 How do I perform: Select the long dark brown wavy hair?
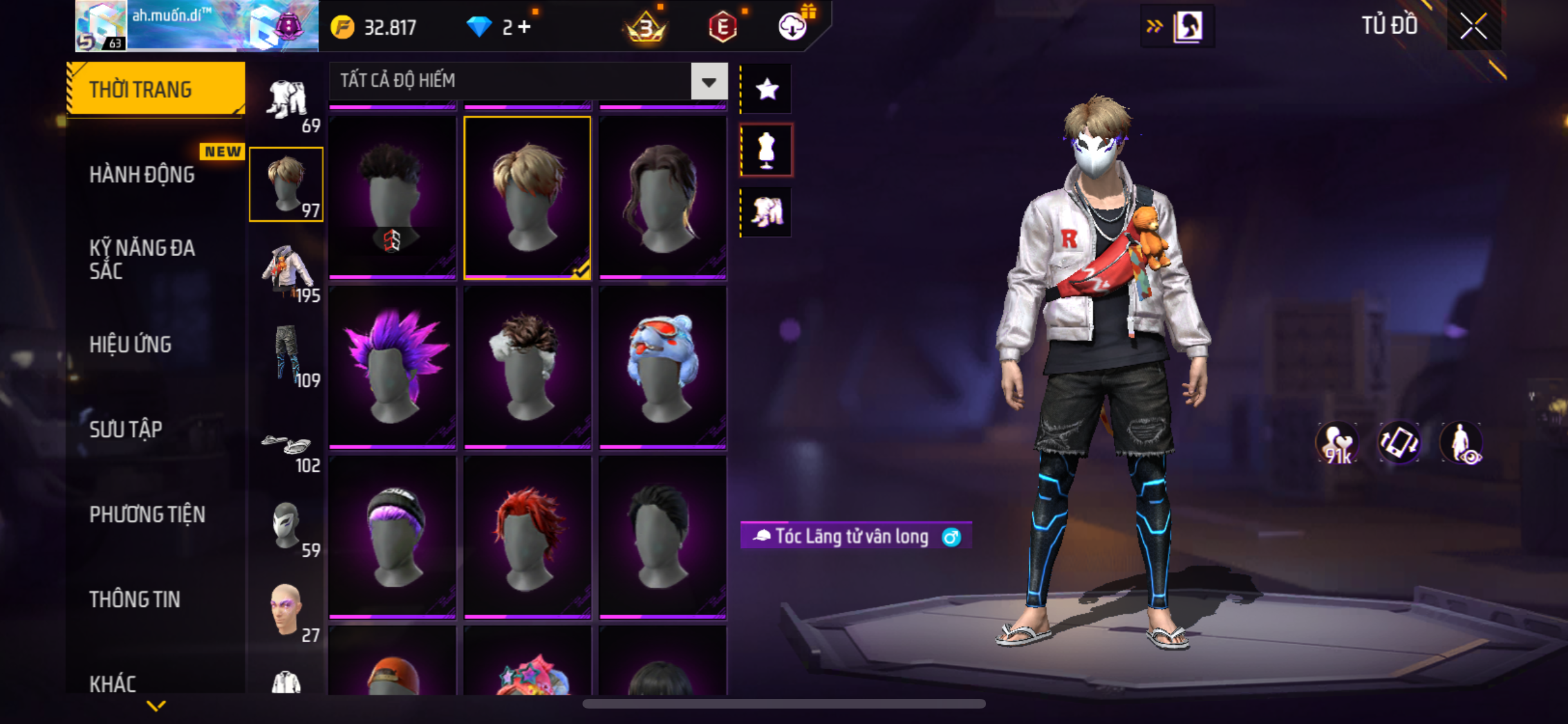(x=662, y=197)
